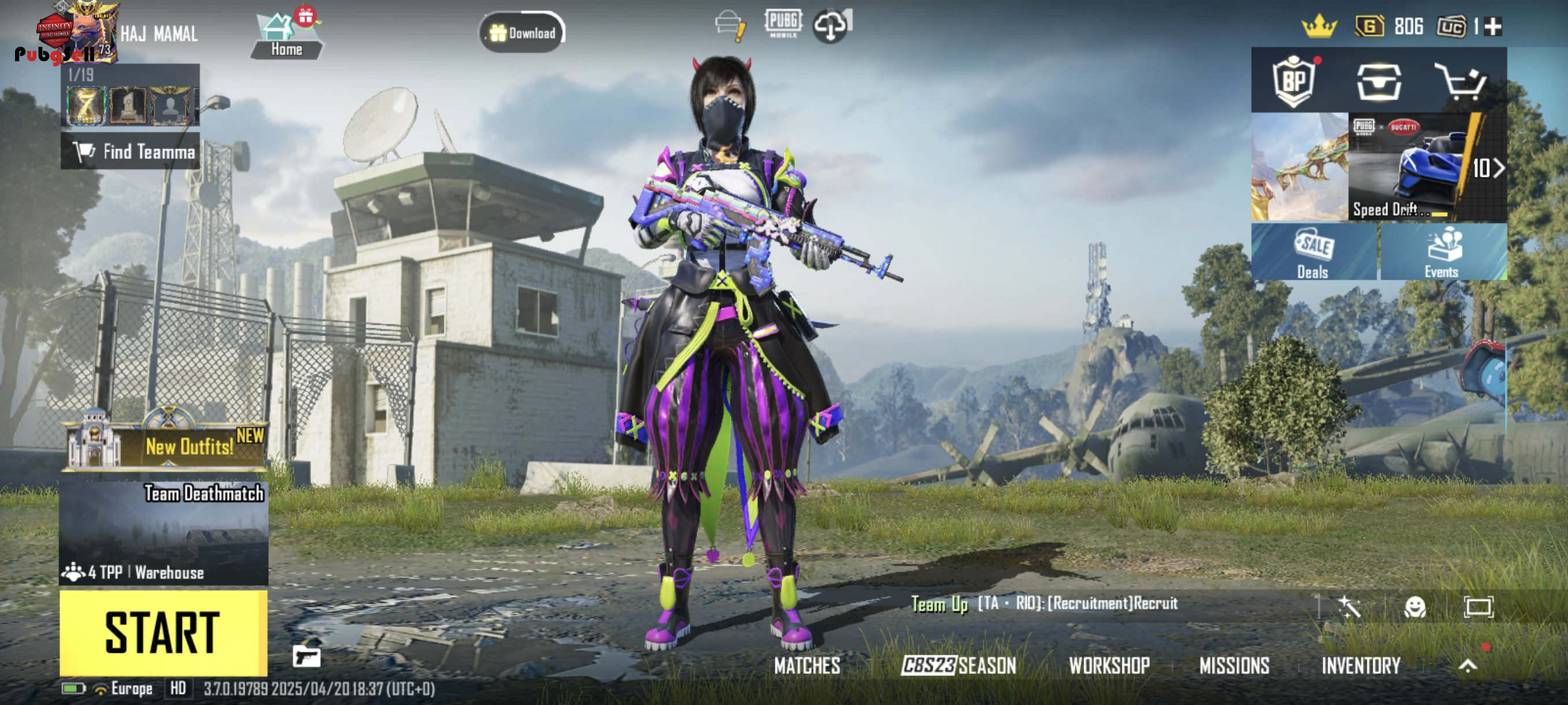Click Find Teammates button
The width and height of the screenshot is (1568, 705).
130,151
